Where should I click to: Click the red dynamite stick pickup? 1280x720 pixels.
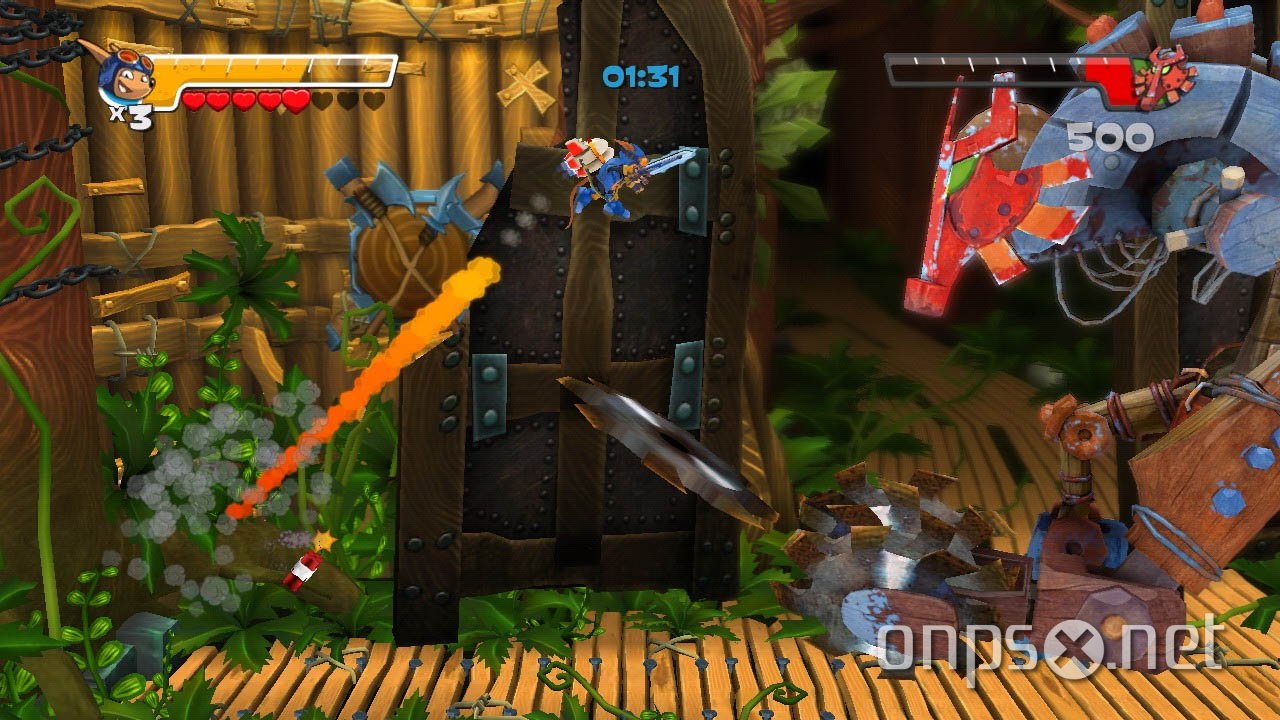click(x=303, y=569)
